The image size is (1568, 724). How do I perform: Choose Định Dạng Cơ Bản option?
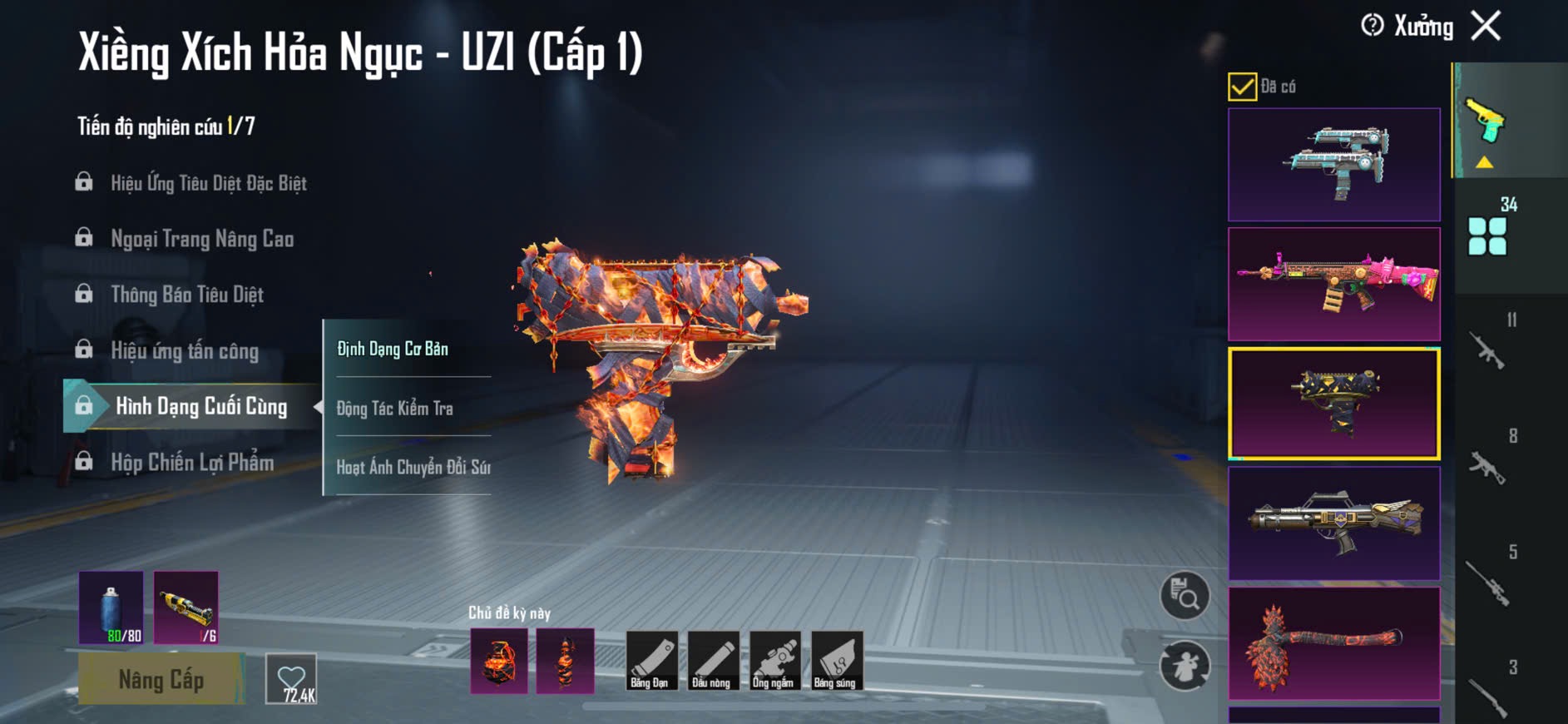(x=393, y=349)
